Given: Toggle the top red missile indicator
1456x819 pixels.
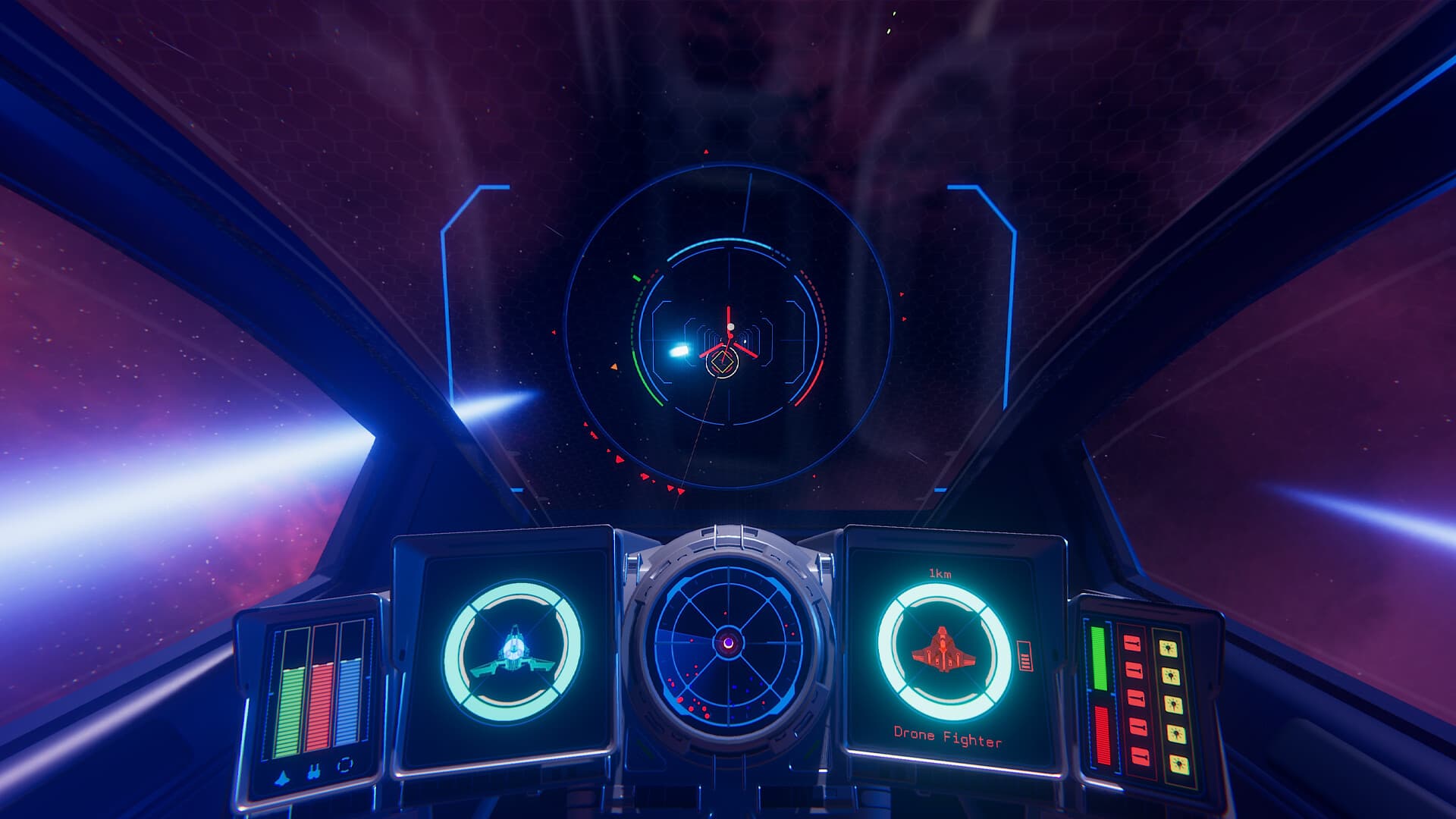Looking at the screenshot, I should pos(1131,644).
